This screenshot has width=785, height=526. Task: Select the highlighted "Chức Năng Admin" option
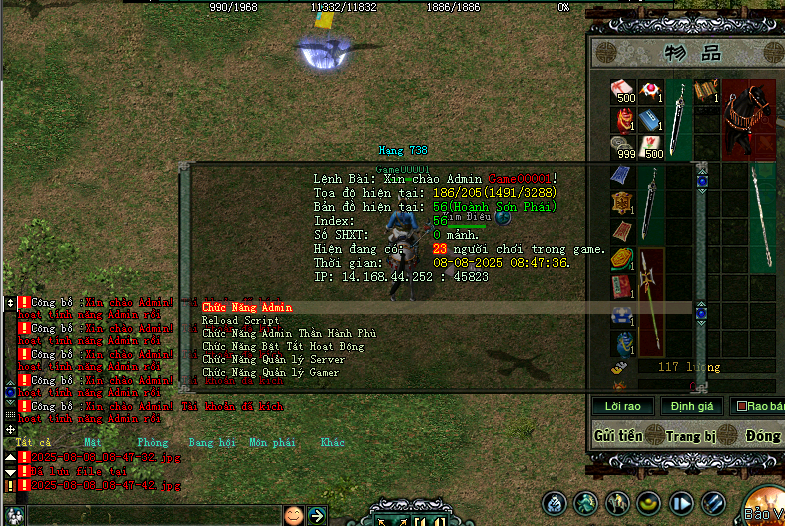247,307
